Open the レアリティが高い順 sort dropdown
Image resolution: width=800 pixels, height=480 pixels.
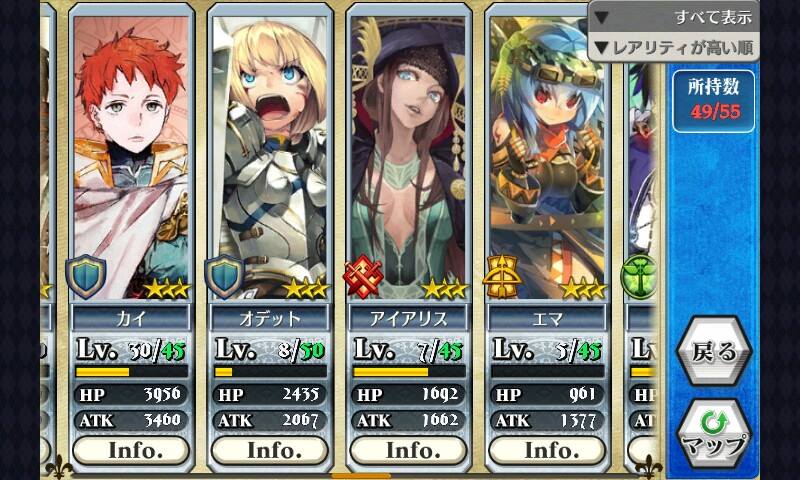coord(674,47)
